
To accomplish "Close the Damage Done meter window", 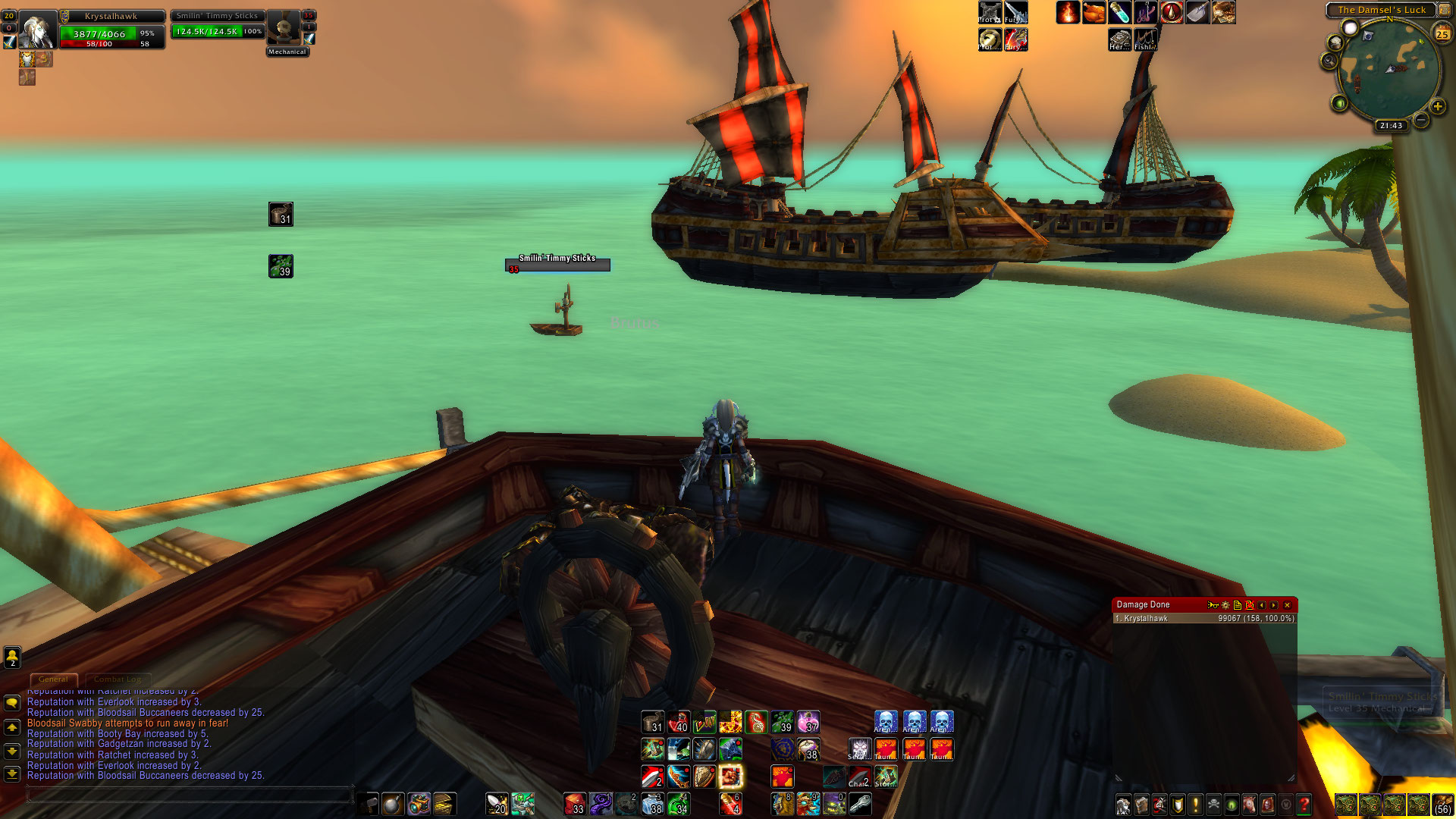I will pos(1287,605).
